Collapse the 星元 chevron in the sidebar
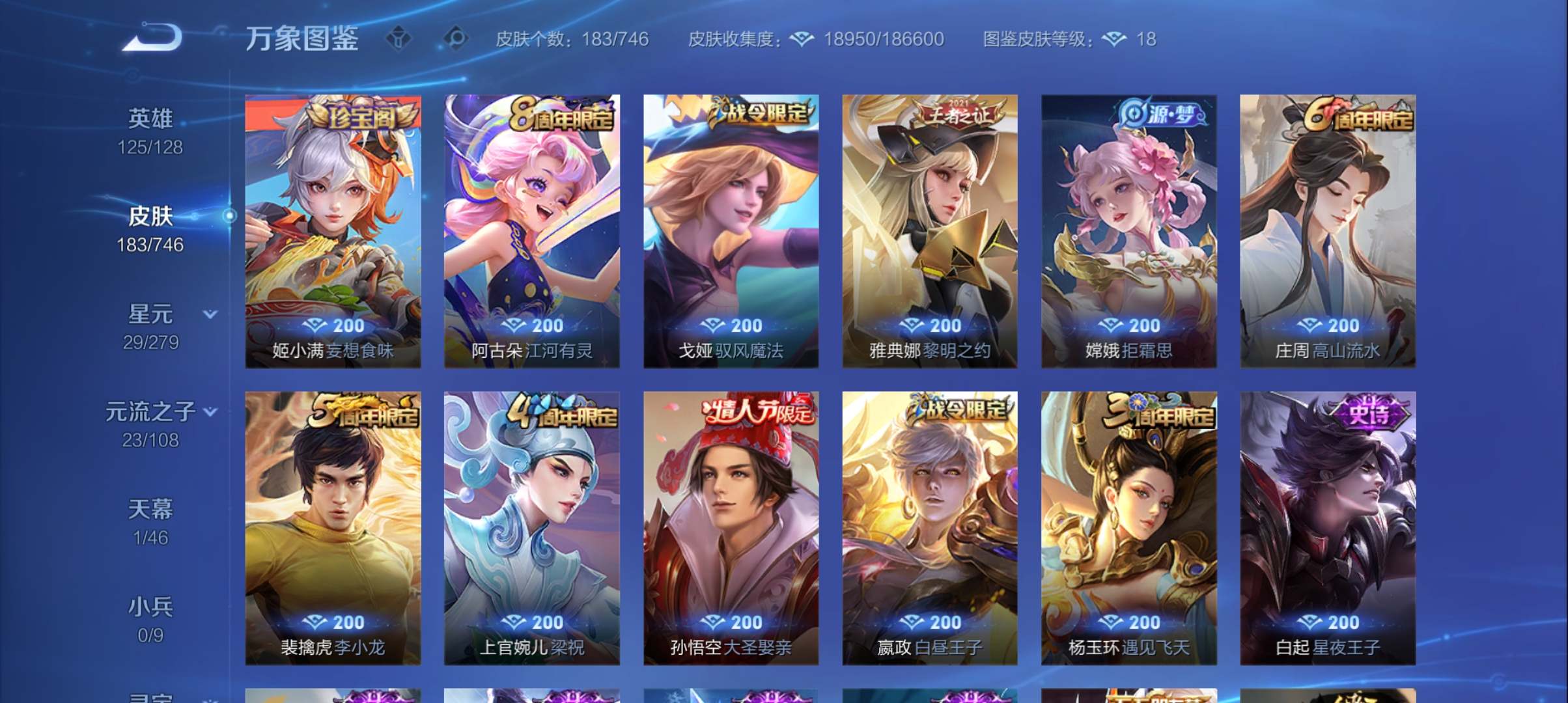The height and width of the screenshot is (703, 1568). coord(210,314)
